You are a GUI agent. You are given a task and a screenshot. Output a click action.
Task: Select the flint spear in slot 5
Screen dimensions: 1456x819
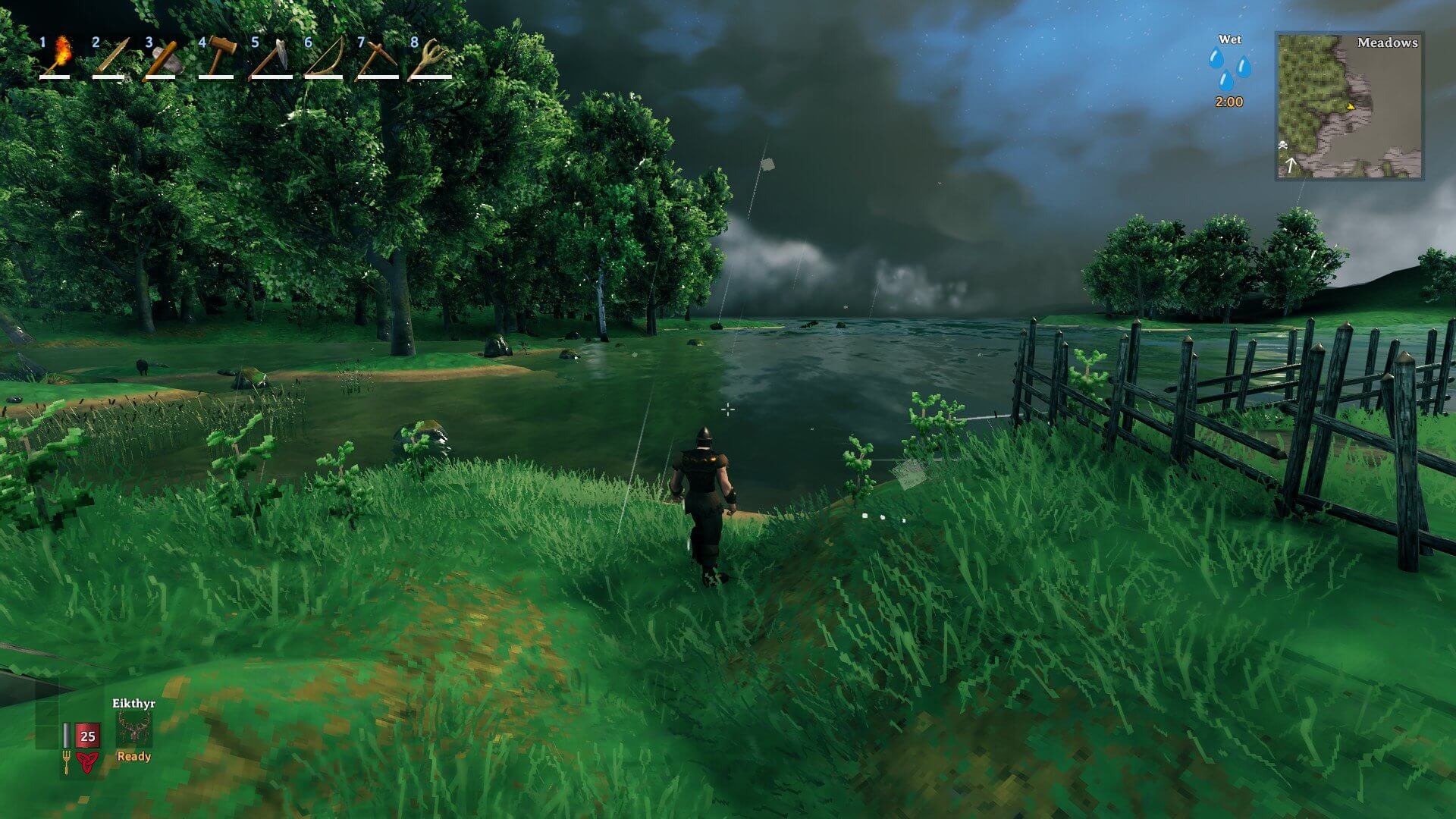pyautogui.click(x=270, y=57)
